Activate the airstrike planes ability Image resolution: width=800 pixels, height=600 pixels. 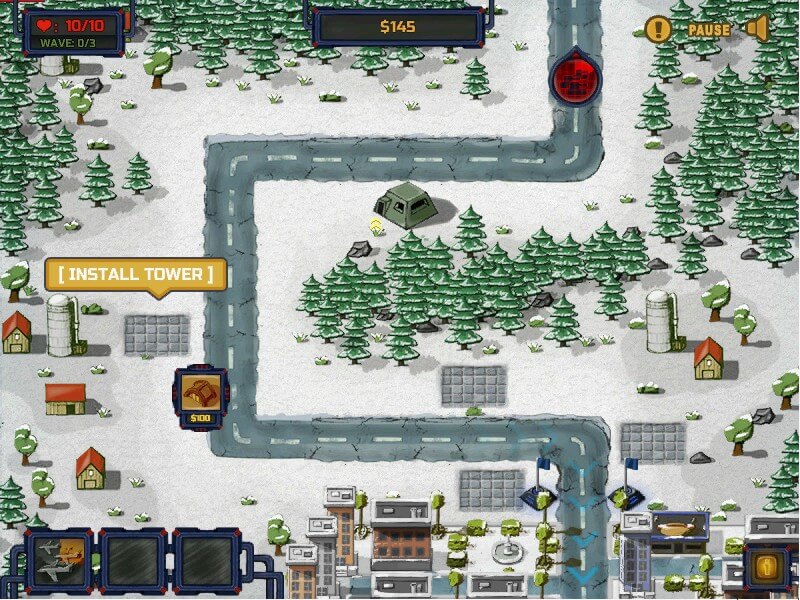point(59,561)
